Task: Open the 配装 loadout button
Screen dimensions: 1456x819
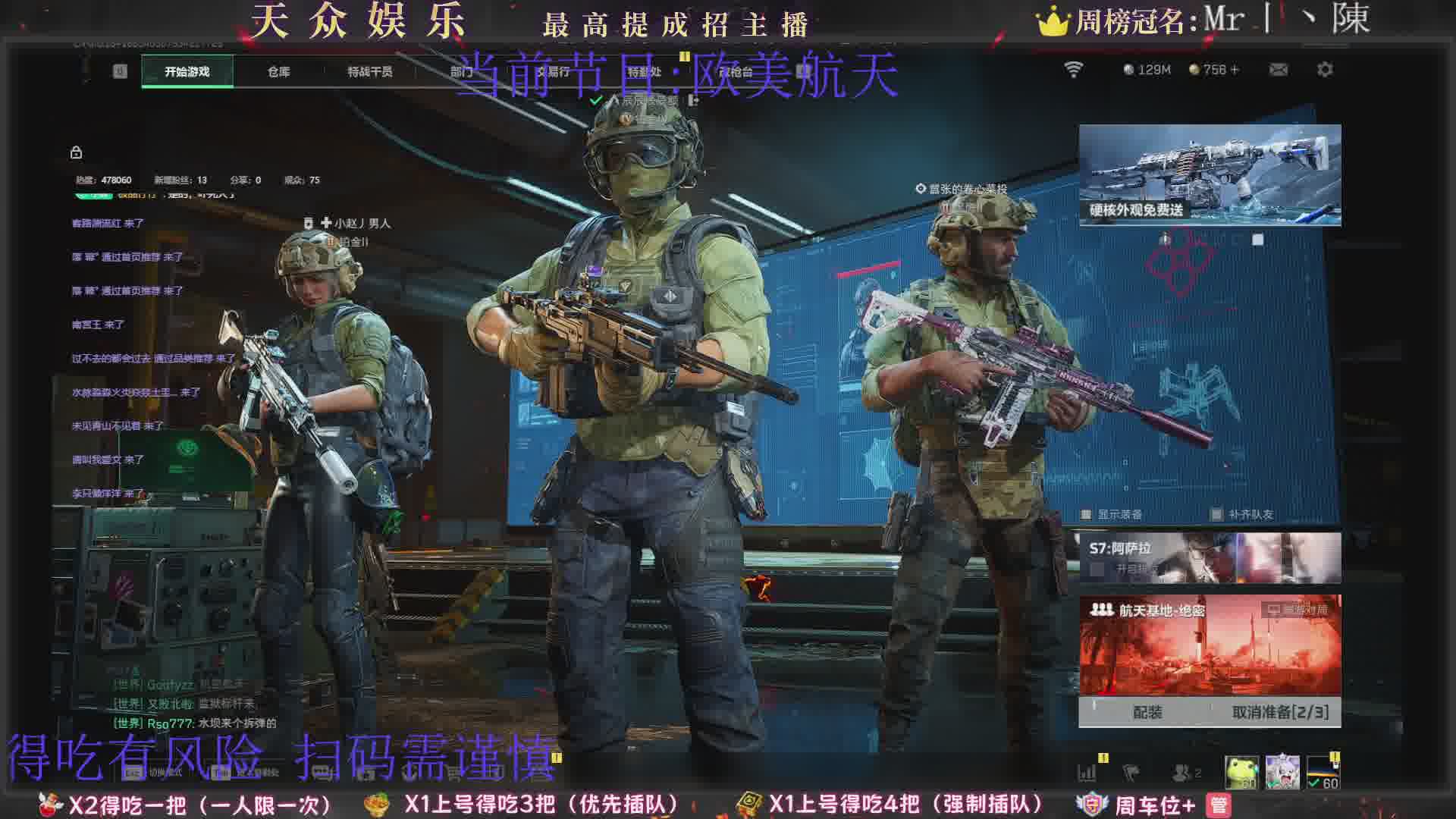Action: (x=1147, y=712)
